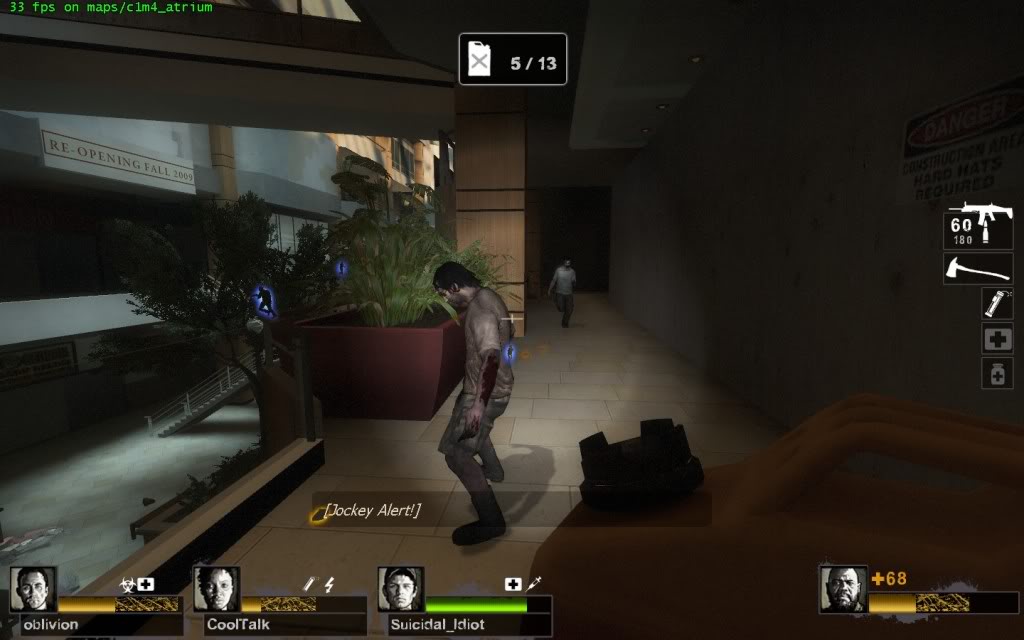This screenshot has width=1024, height=640.
Task: Select the pipe bomb throwable slot
Action: tap(996, 303)
